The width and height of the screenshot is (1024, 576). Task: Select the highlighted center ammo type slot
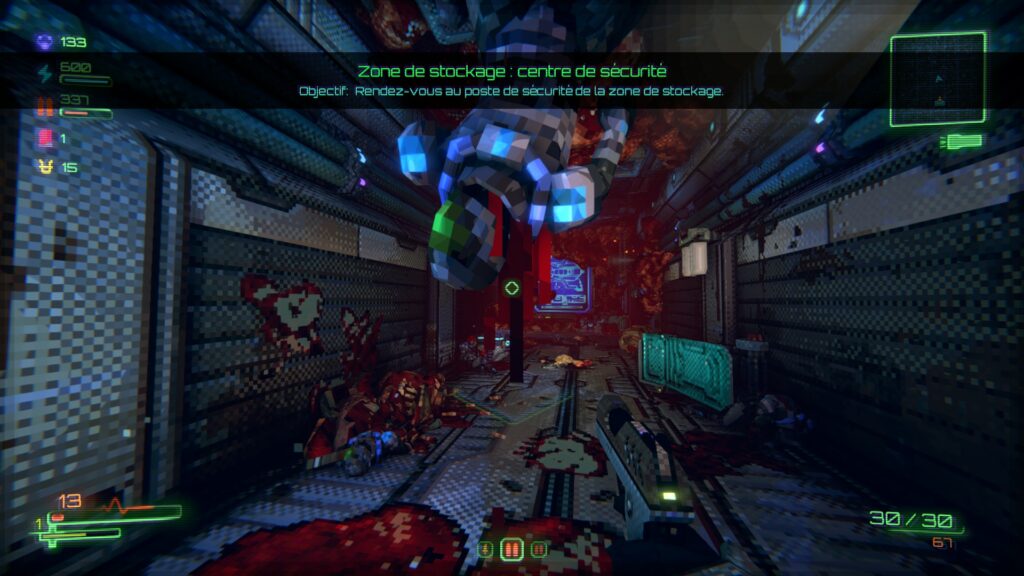511,549
